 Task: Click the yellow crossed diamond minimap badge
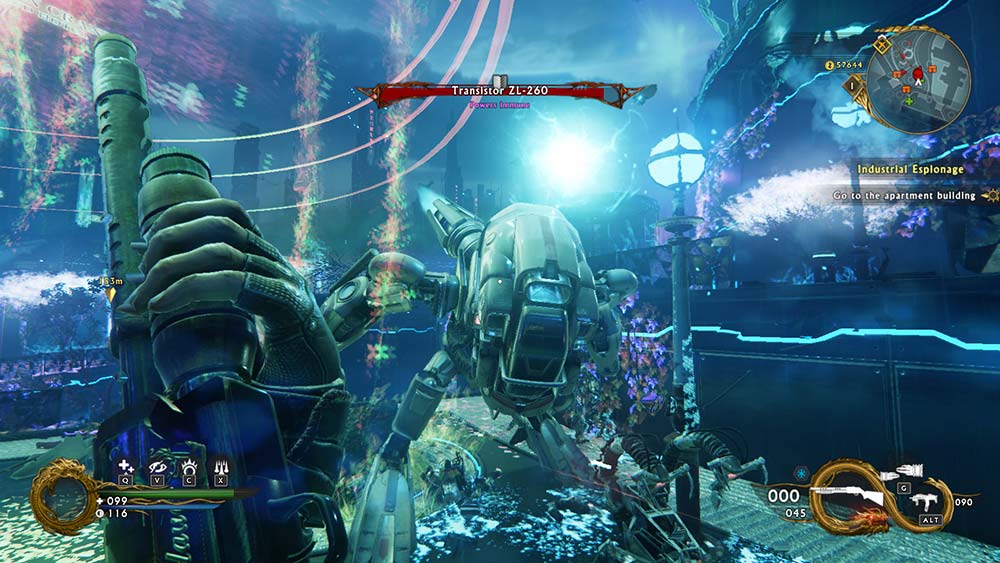click(x=881, y=45)
